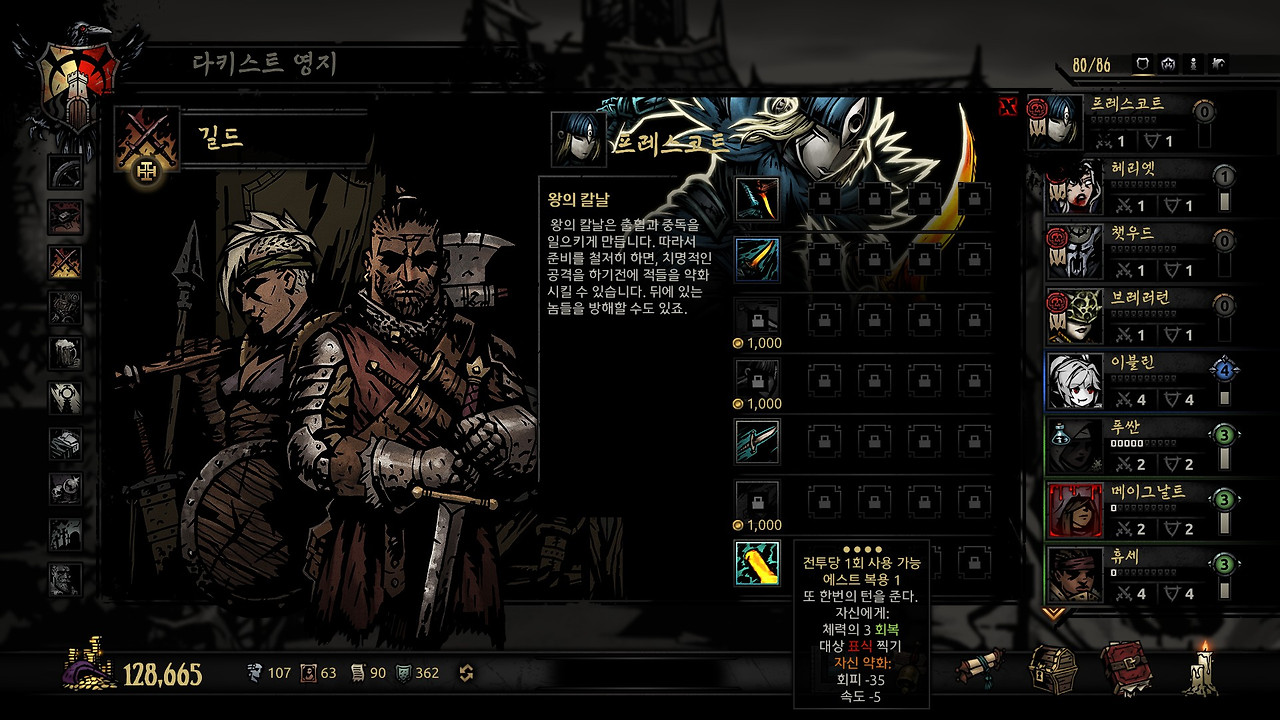Open the treasure chest inventory
This screenshot has height=720, width=1280.
click(1053, 667)
